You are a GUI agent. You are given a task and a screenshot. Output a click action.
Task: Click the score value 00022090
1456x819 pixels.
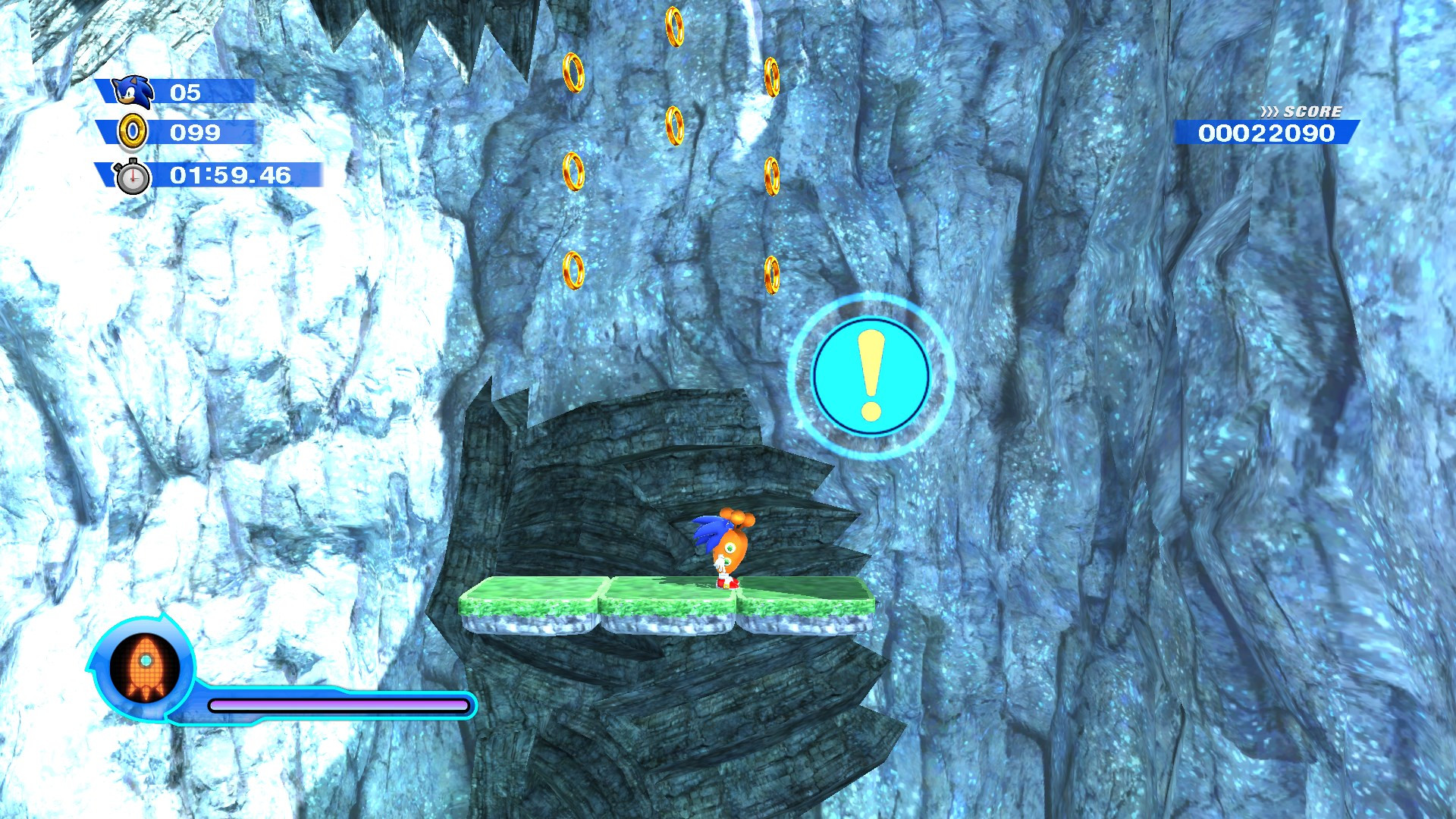pos(1266,132)
